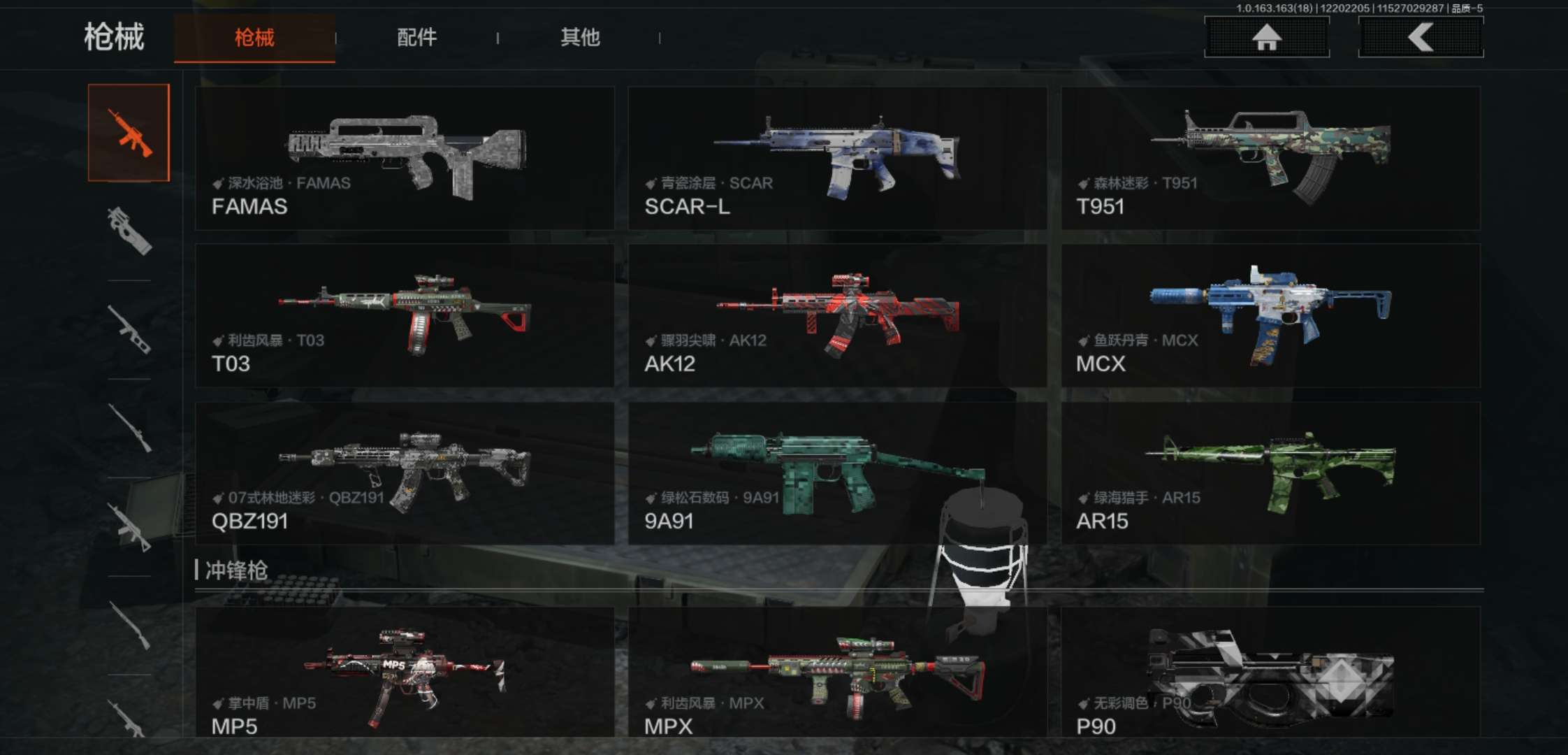The image size is (1568, 755).
Task: Select the red AK12 rifle
Action: pyautogui.click(x=837, y=315)
